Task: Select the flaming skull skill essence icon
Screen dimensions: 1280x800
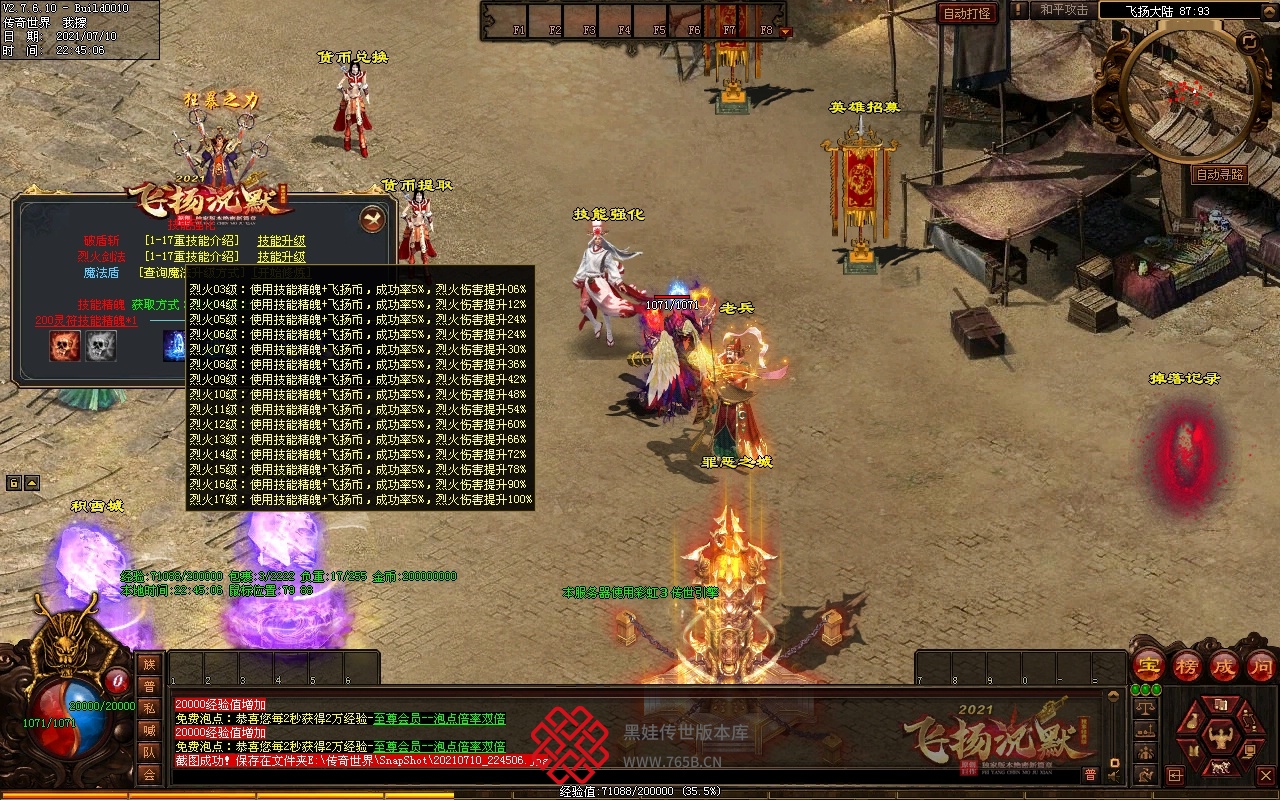Action: point(66,346)
